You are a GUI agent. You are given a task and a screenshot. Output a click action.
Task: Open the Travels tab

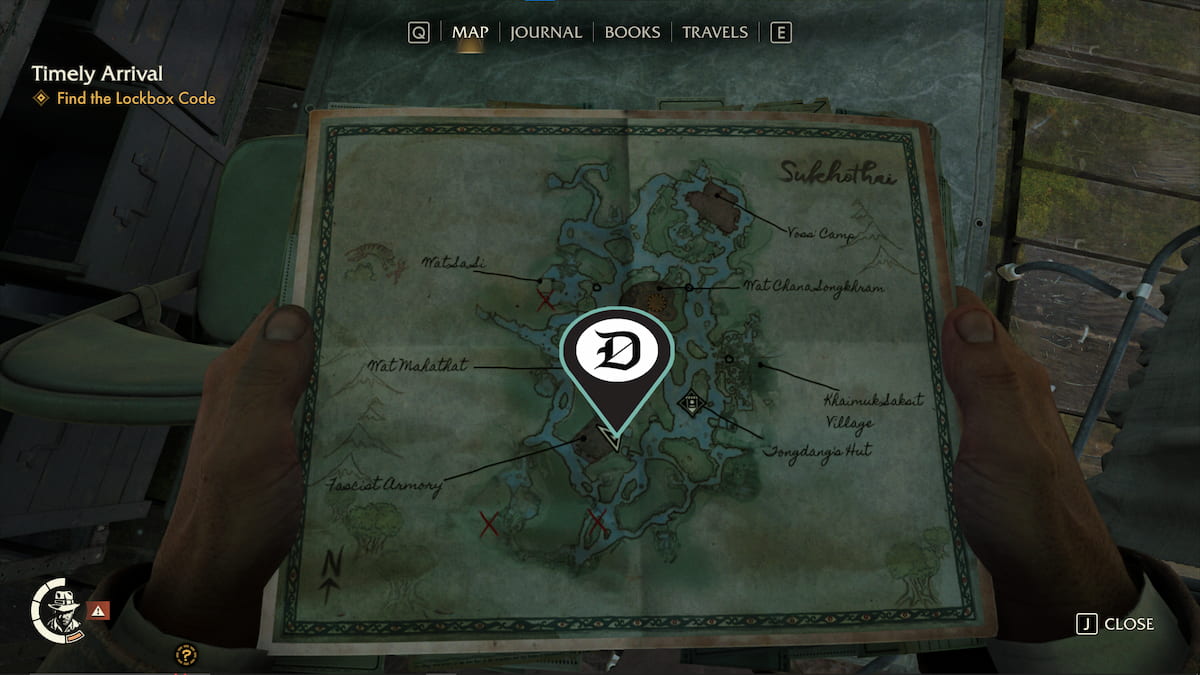tap(716, 32)
